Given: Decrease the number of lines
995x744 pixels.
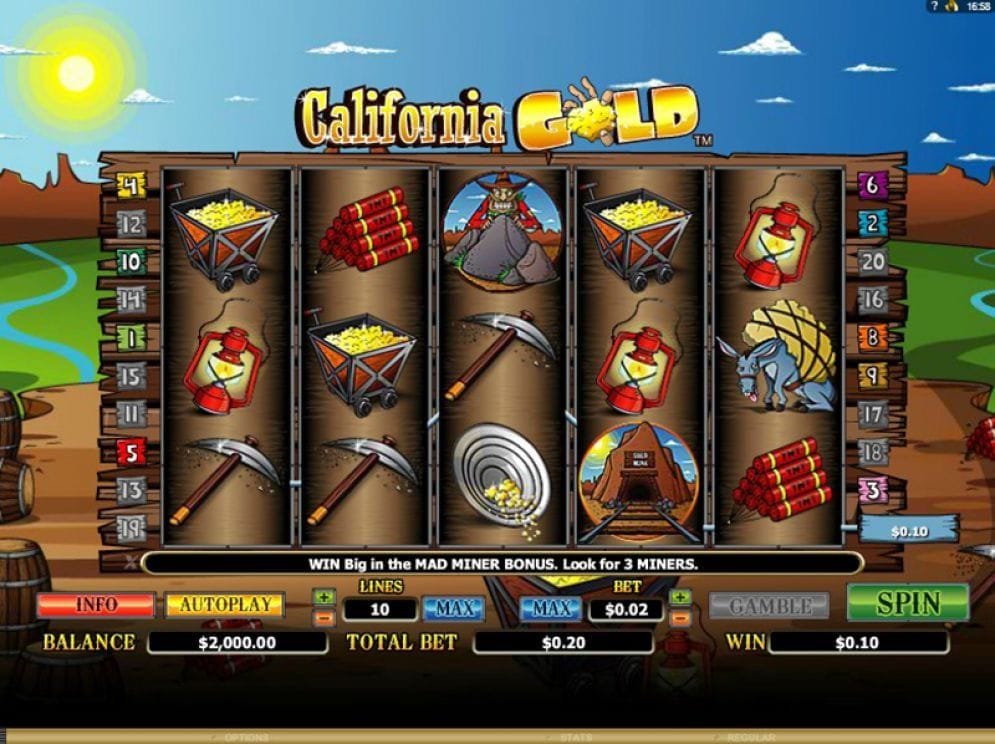Looking at the screenshot, I should click(x=323, y=617).
